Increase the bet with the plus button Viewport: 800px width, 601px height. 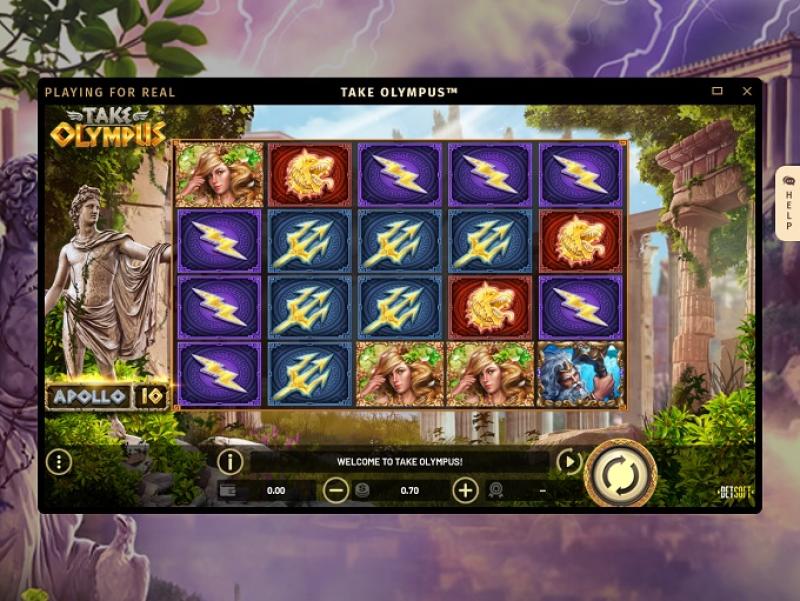tap(465, 490)
